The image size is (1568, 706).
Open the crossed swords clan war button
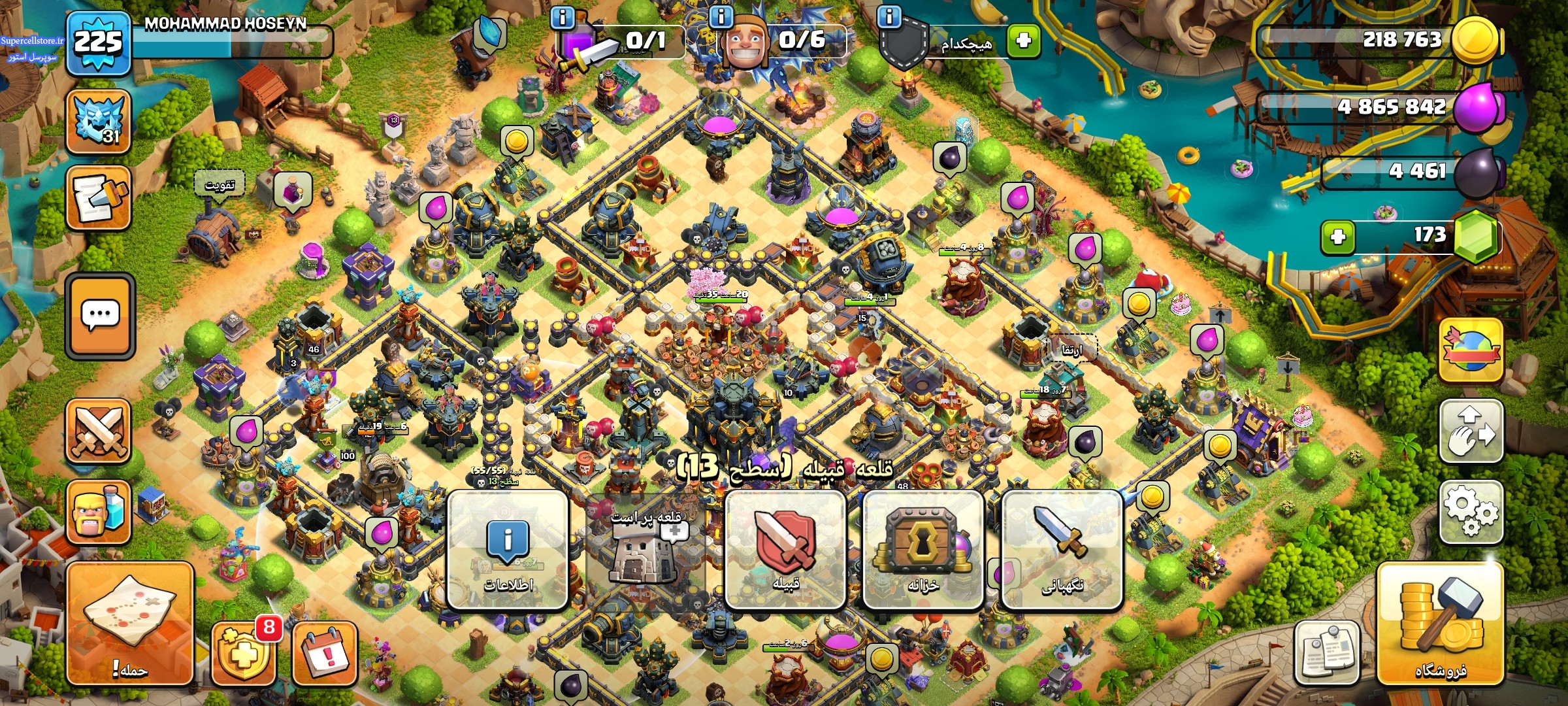[99, 431]
